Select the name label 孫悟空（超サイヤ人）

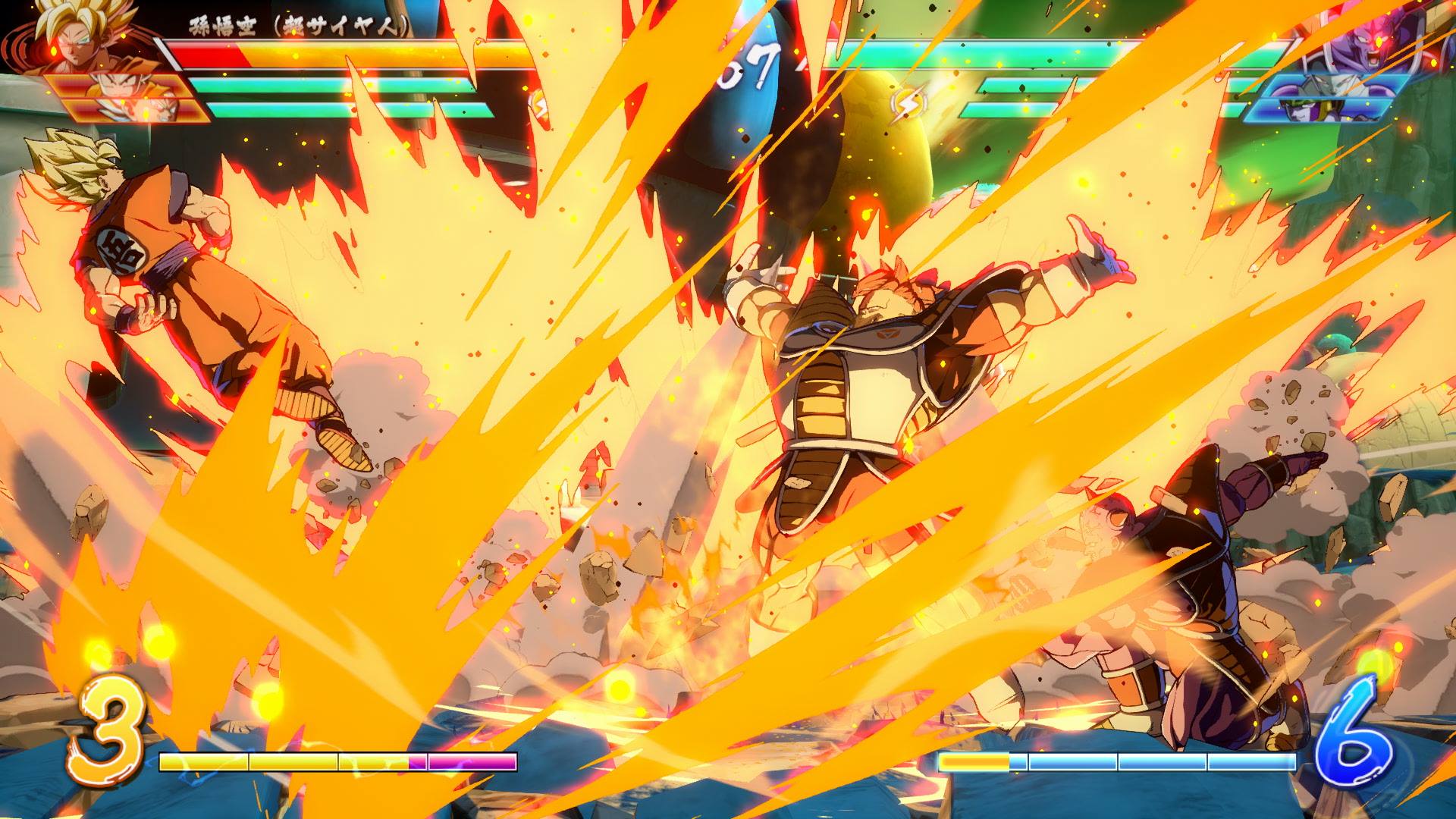click(296, 21)
